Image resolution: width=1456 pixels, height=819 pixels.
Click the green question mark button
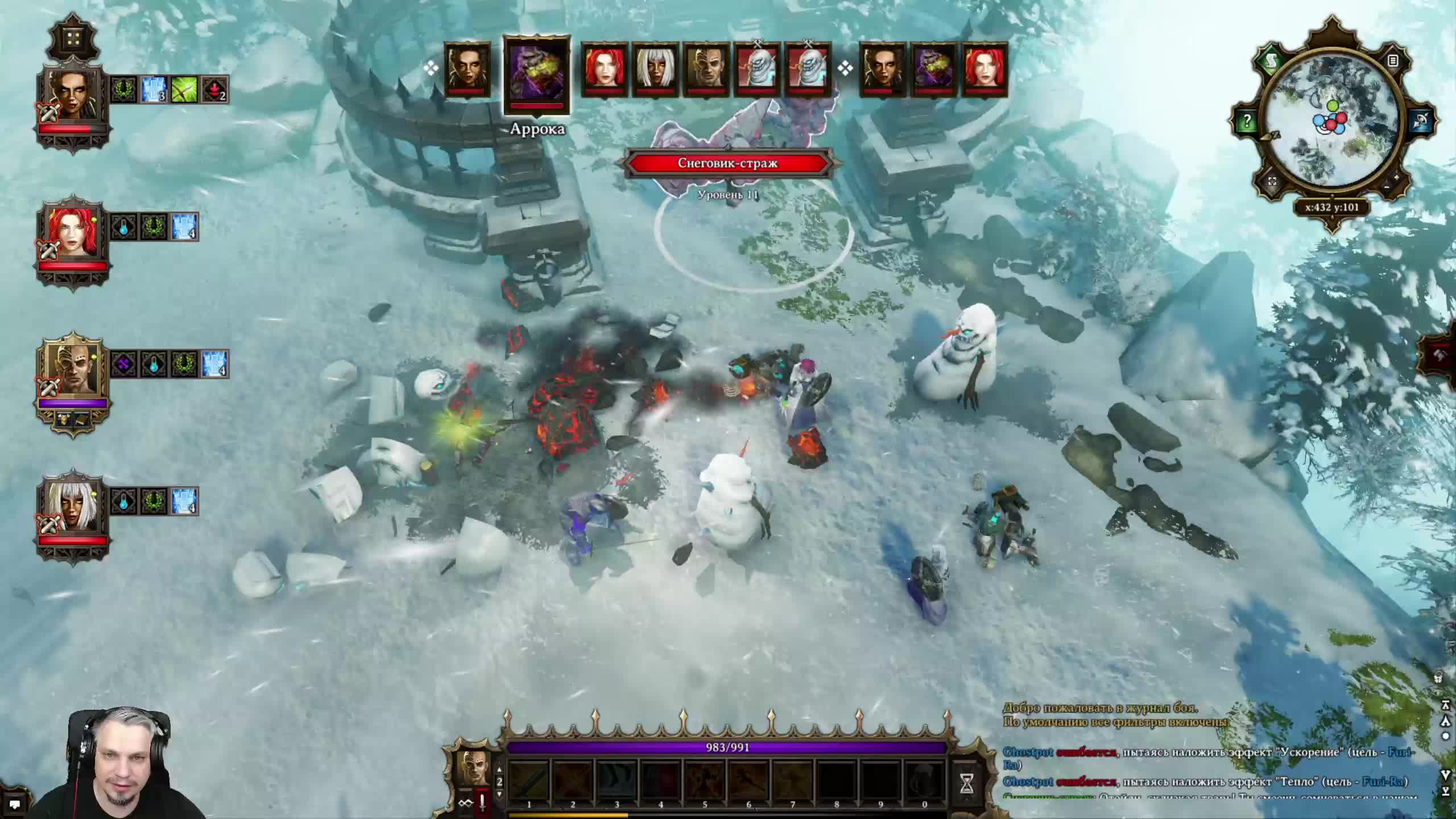pos(1247,121)
